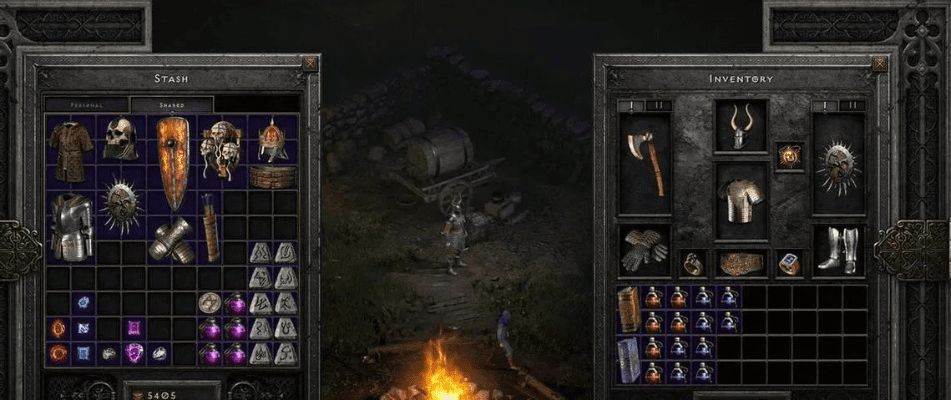Switch to the Personal stash tab
Viewport: 951px width, 400px height.
pyautogui.click(x=87, y=104)
